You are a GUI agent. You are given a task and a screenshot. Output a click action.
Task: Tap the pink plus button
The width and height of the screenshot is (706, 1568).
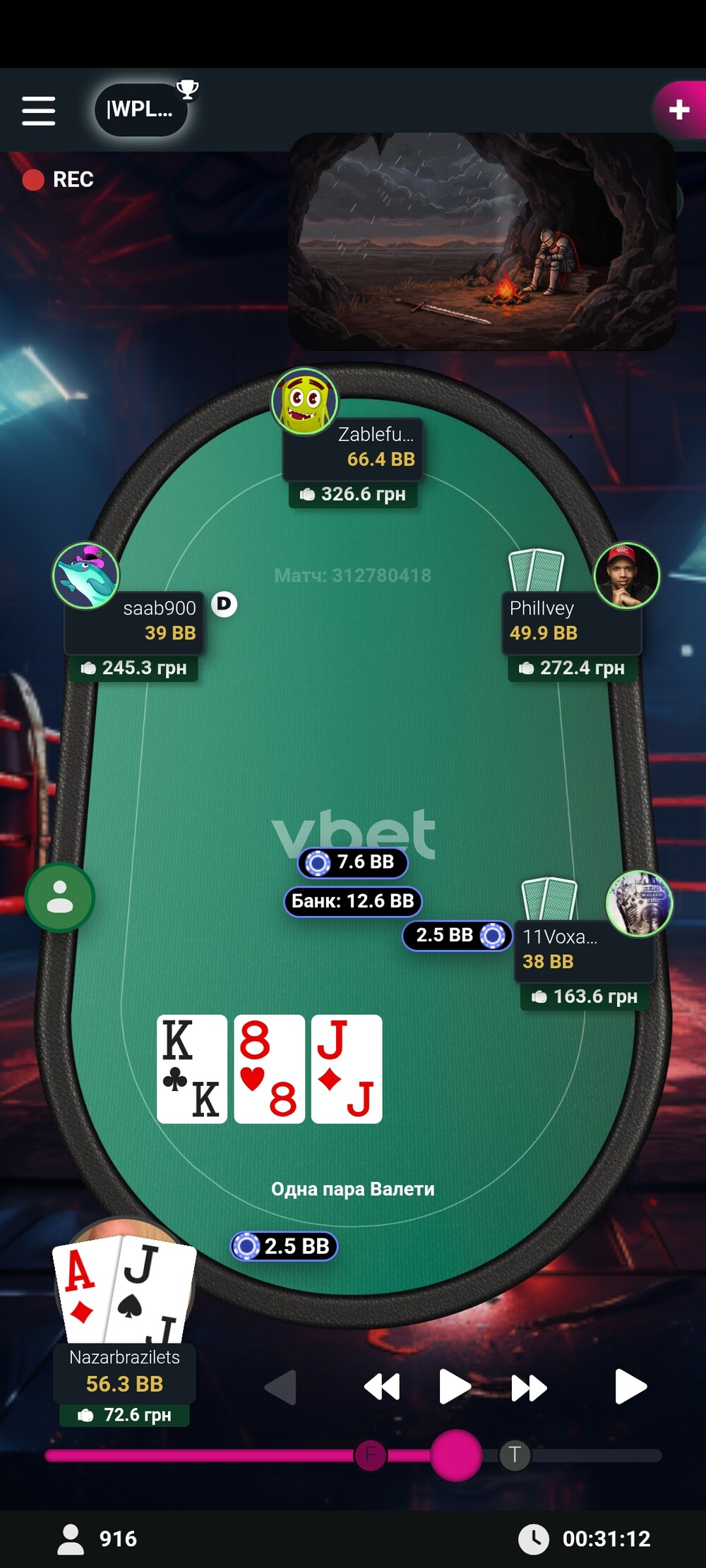click(678, 110)
